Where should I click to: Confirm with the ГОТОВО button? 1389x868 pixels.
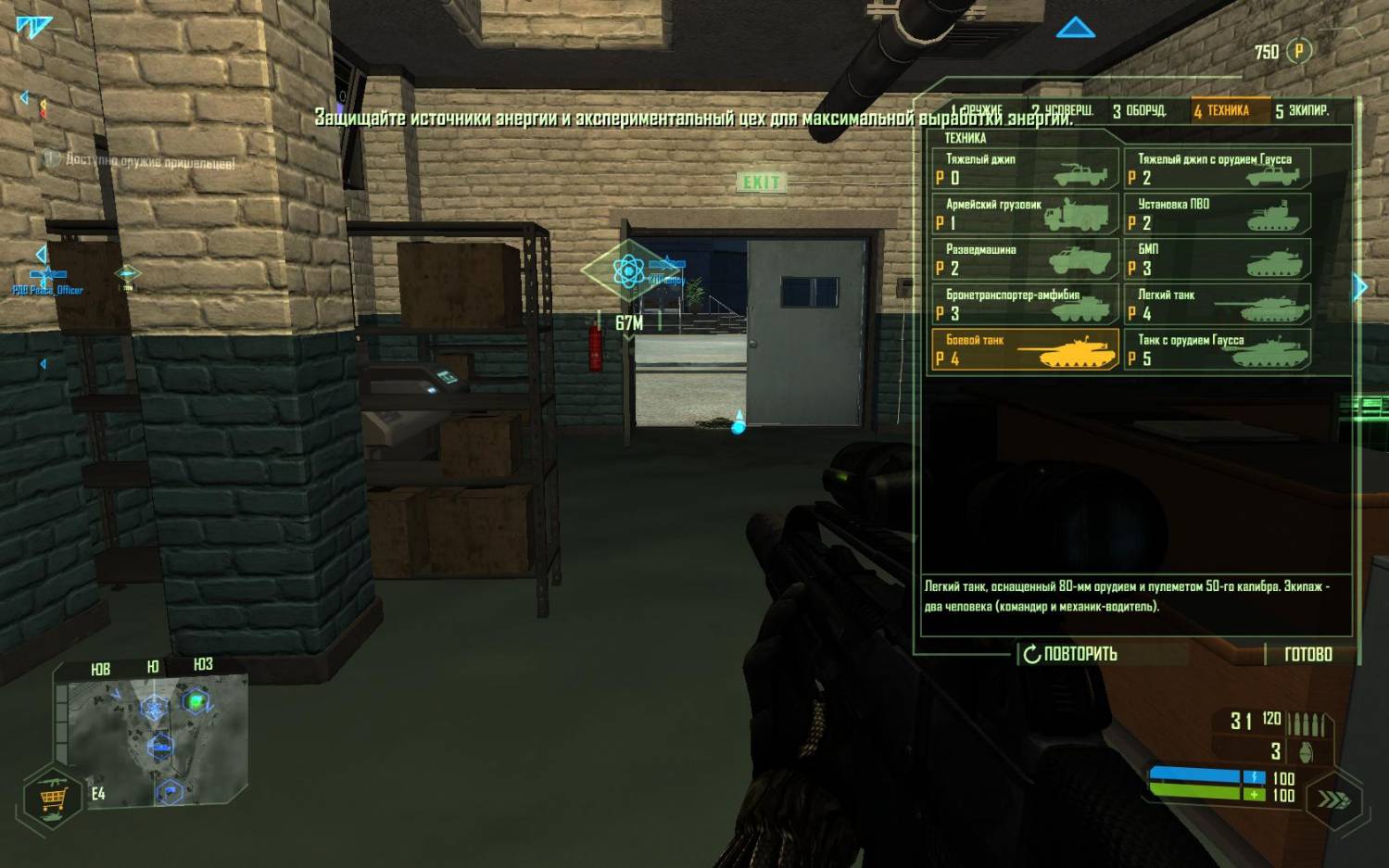coord(1307,654)
